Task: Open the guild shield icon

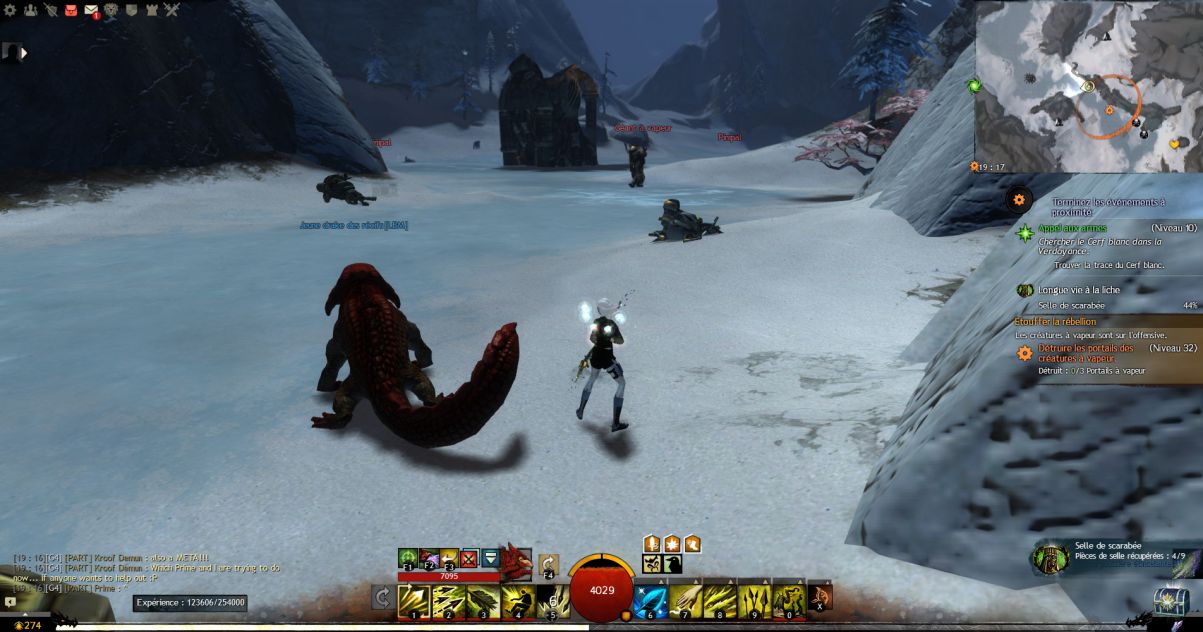Action: (131, 10)
